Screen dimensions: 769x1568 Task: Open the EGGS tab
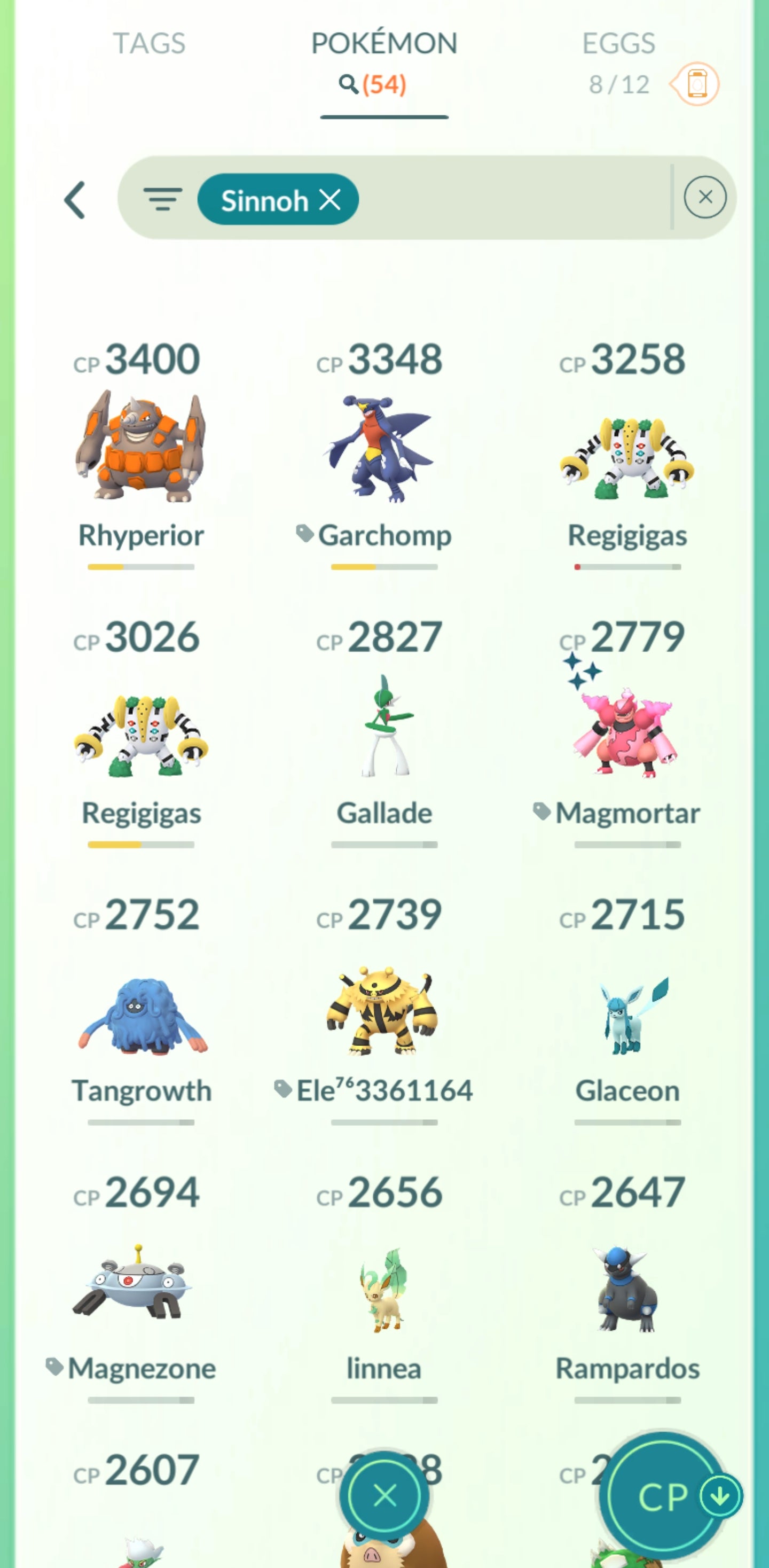coord(617,44)
